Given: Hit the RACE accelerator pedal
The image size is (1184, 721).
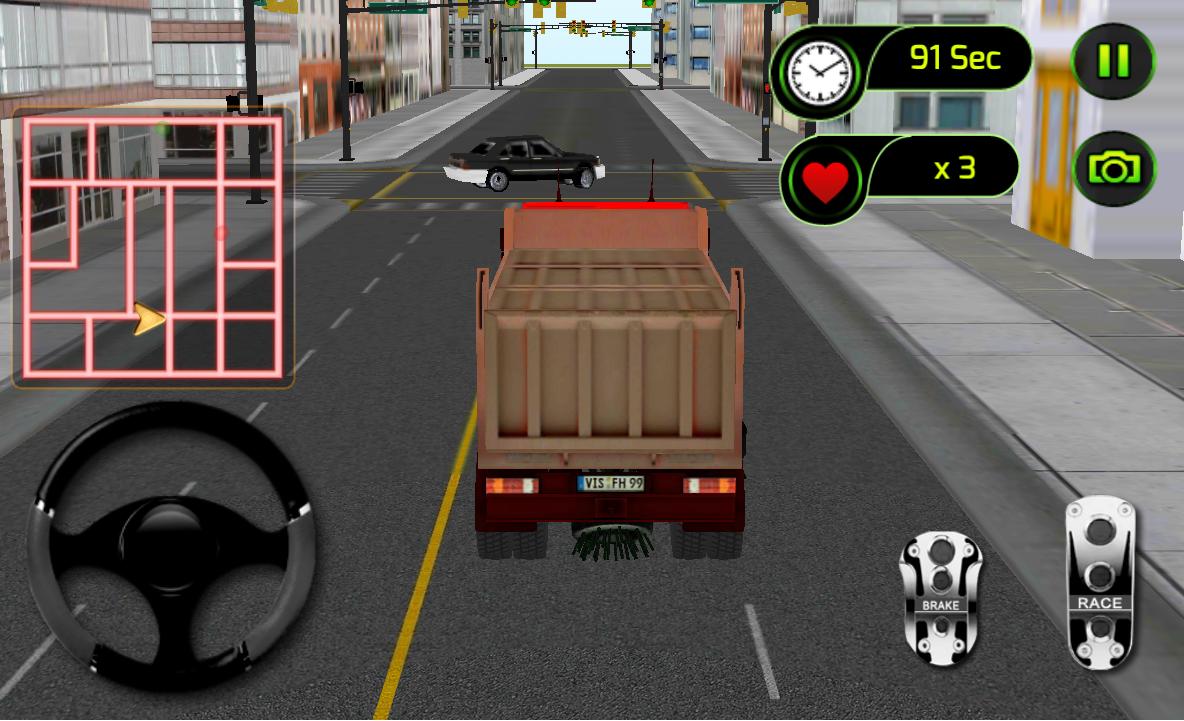Looking at the screenshot, I should (x=1099, y=582).
